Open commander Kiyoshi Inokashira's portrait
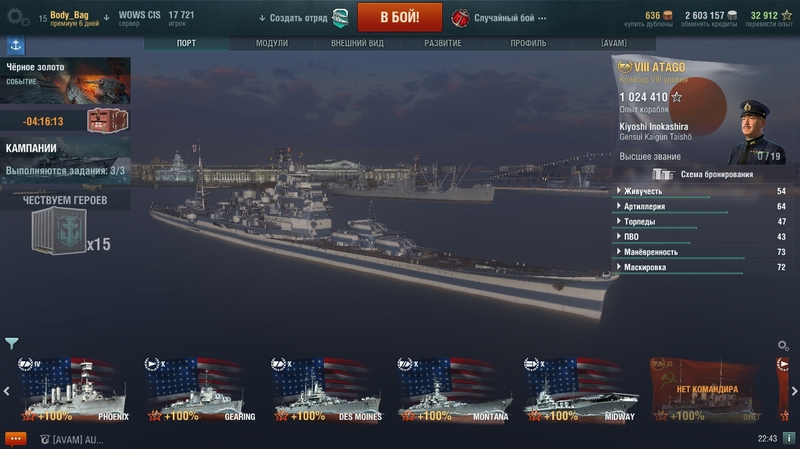Screen dimensions: 800x449 point(755,131)
